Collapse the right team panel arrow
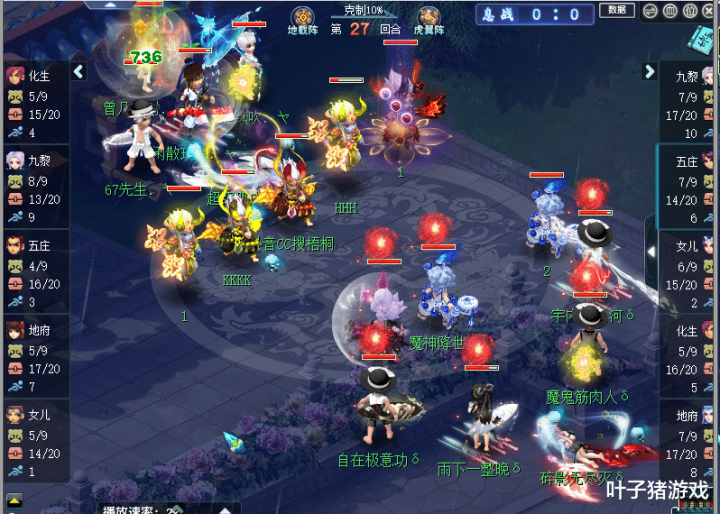 649,72
